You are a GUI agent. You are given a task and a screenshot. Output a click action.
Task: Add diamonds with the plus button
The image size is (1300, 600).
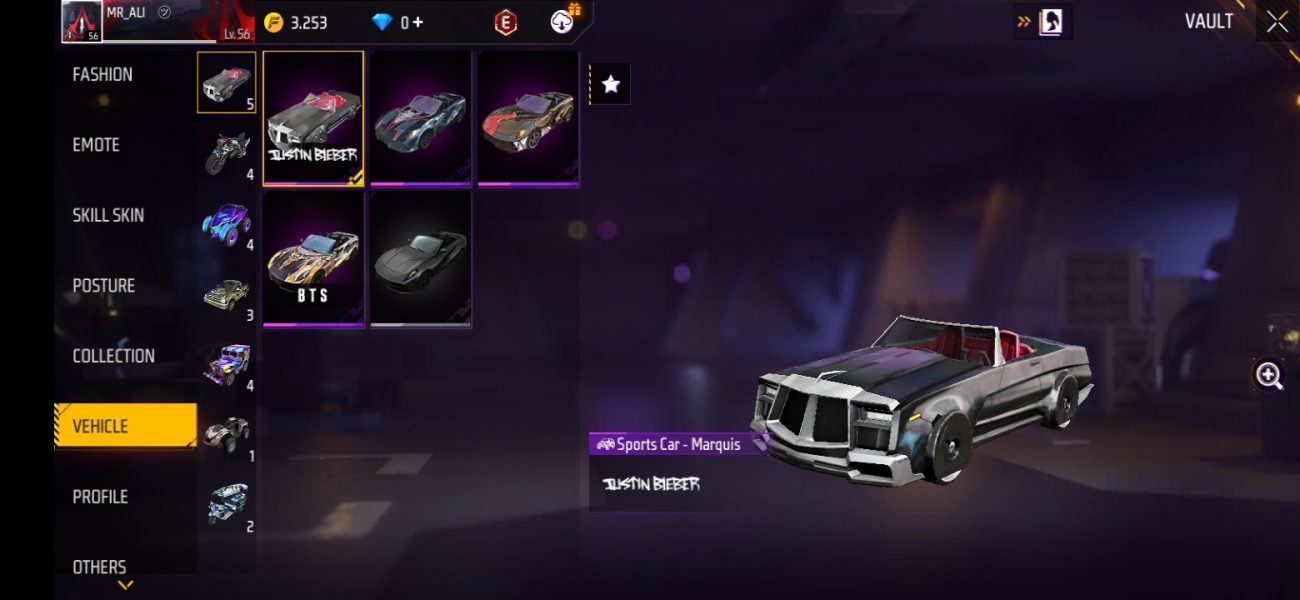point(417,22)
